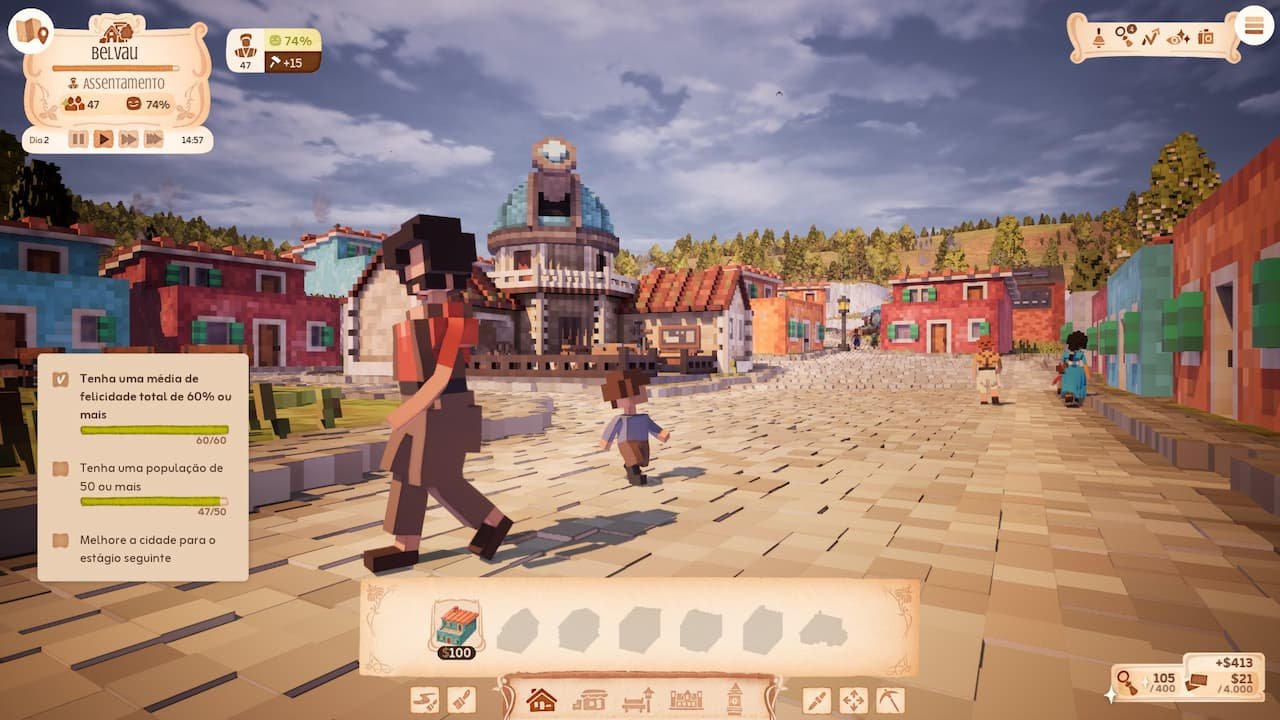The width and height of the screenshot is (1280, 720).
Task: Switch to triple fast-forward speed
Action: [x=153, y=139]
